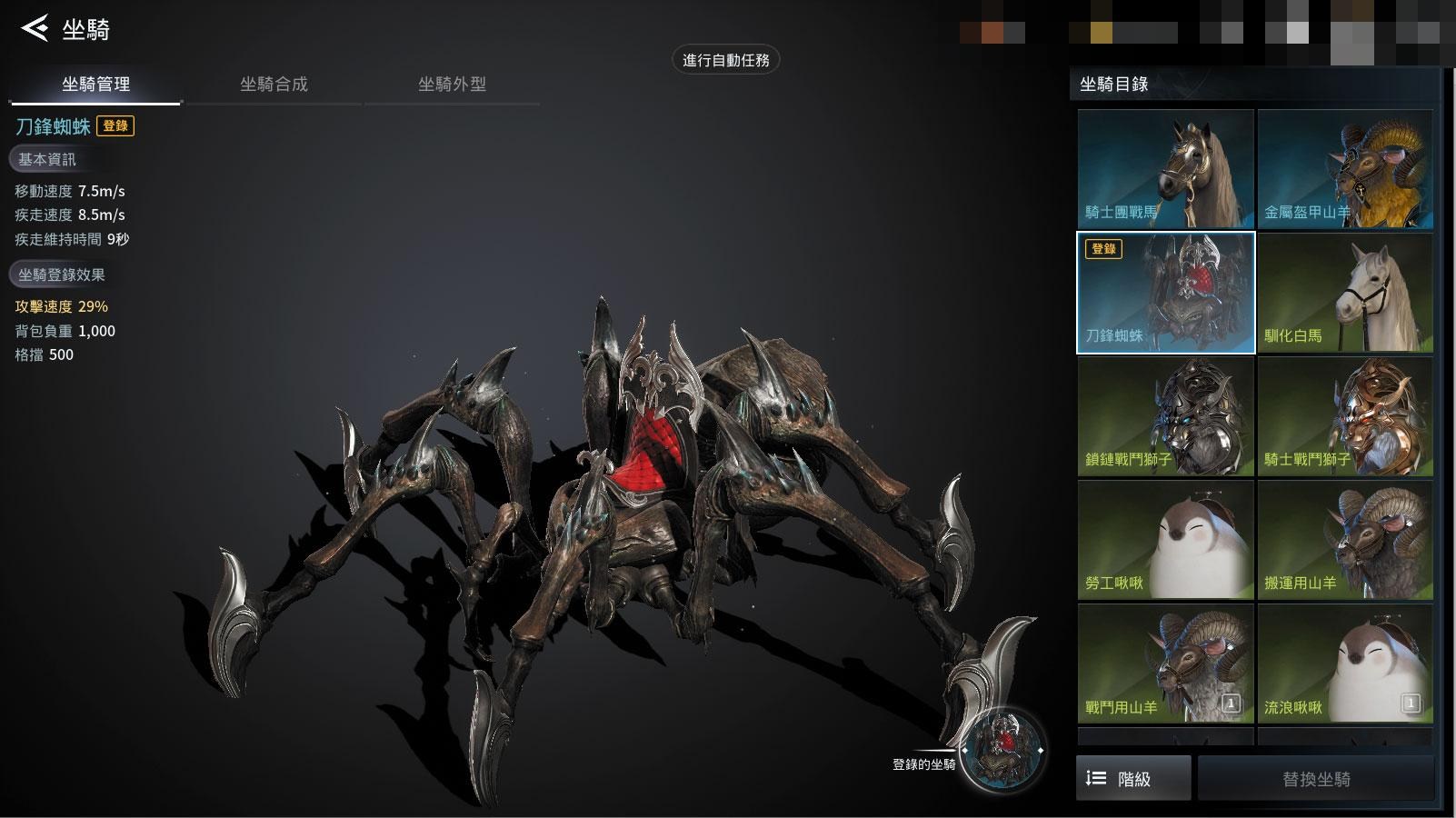Select the 勞工啾啾 penguin mount

1165,540
